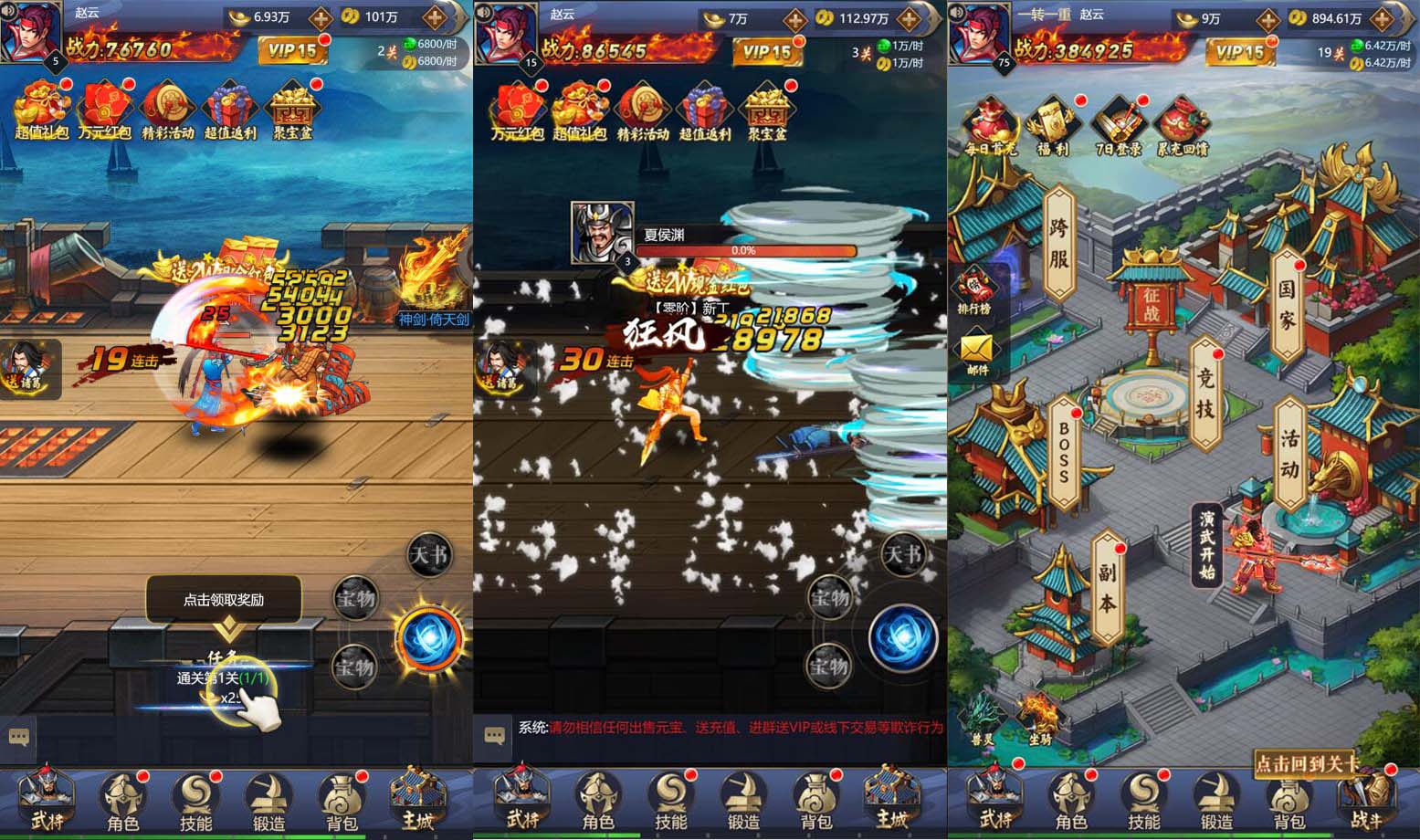Image resolution: width=1420 pixels, height=840 pixels.
Task: Start the 演武开始 drill
Action: click(1206, 544)
